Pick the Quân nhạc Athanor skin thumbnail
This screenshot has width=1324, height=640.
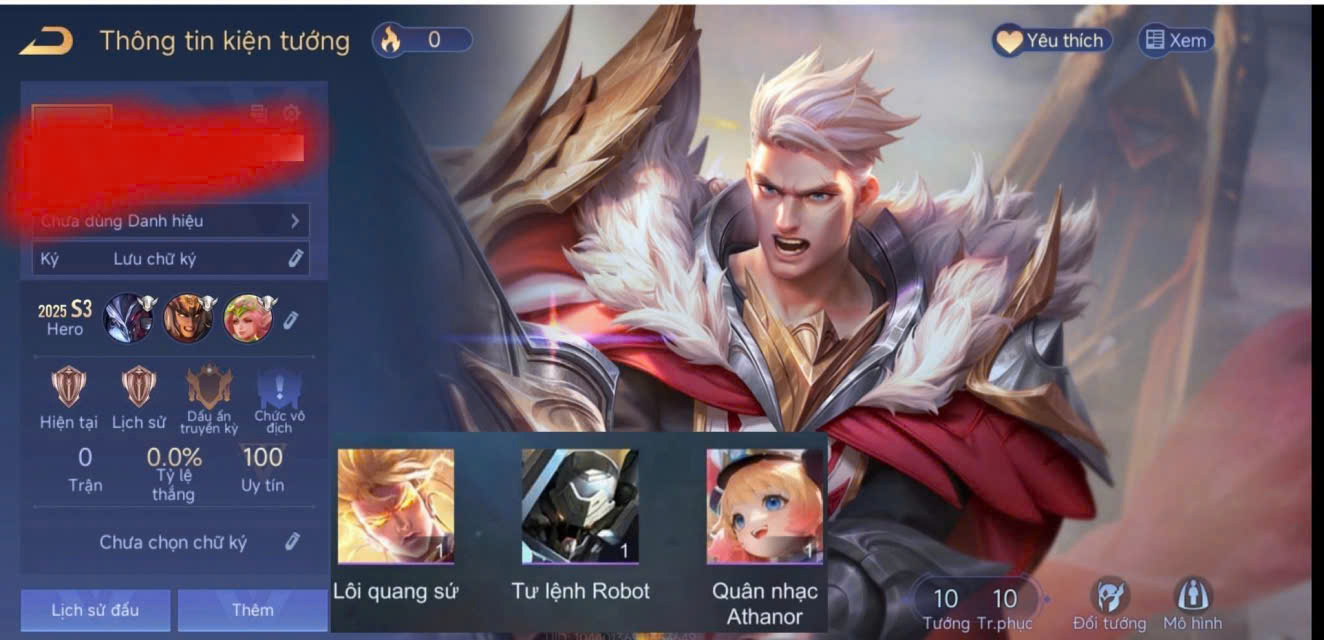(764, 506)
